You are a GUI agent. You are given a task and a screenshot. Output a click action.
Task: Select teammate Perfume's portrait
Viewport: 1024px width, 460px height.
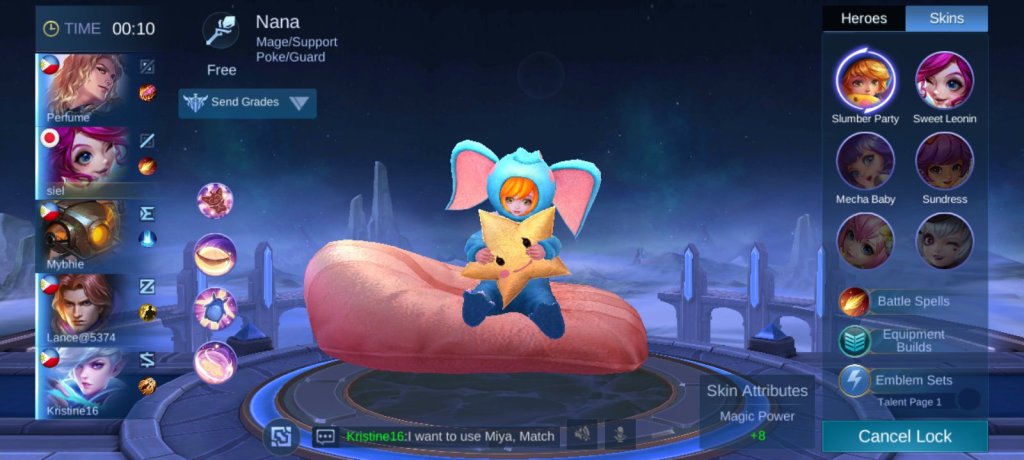point(83,89)
